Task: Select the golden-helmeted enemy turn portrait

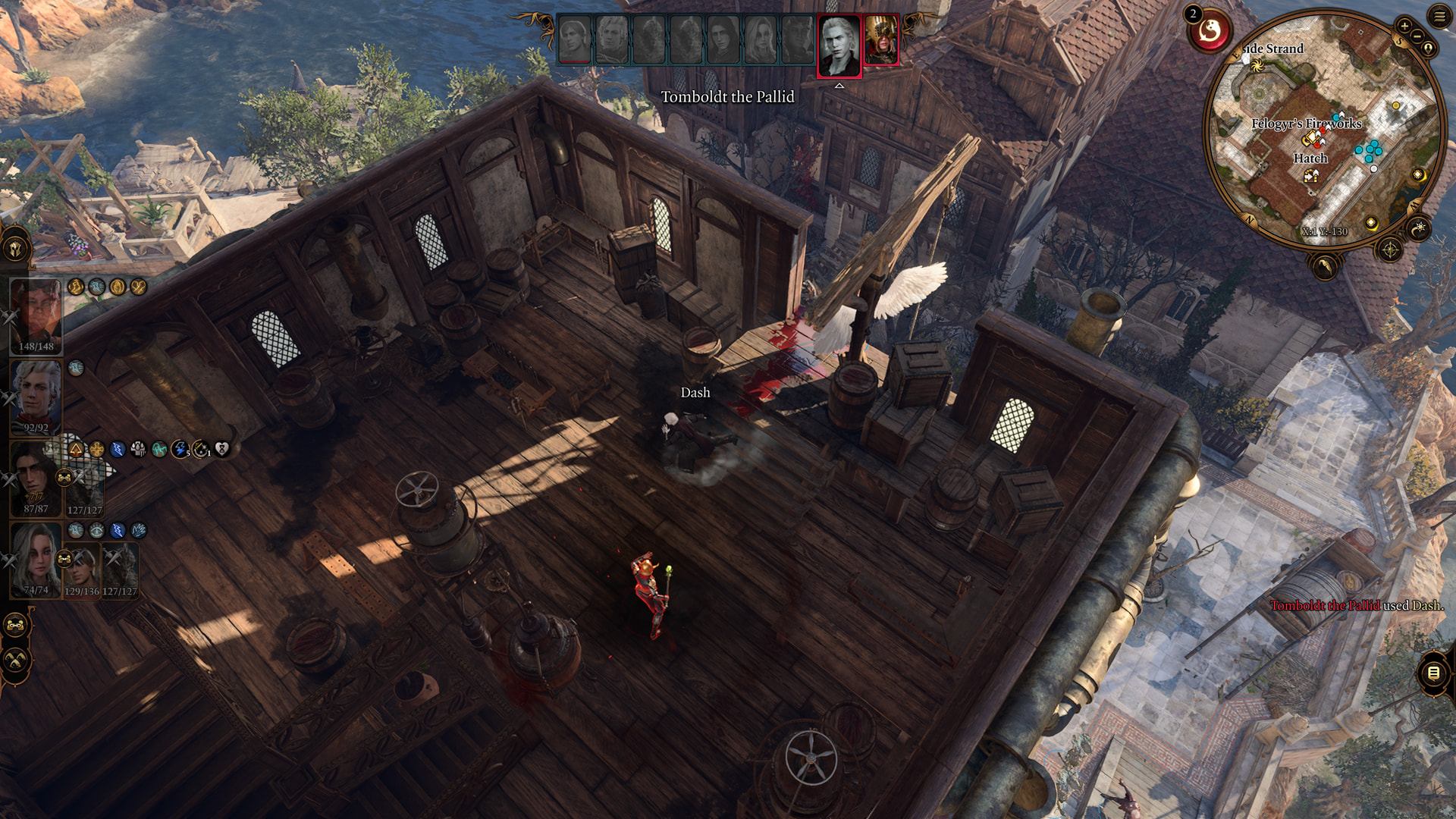Action: pos(880,40)
